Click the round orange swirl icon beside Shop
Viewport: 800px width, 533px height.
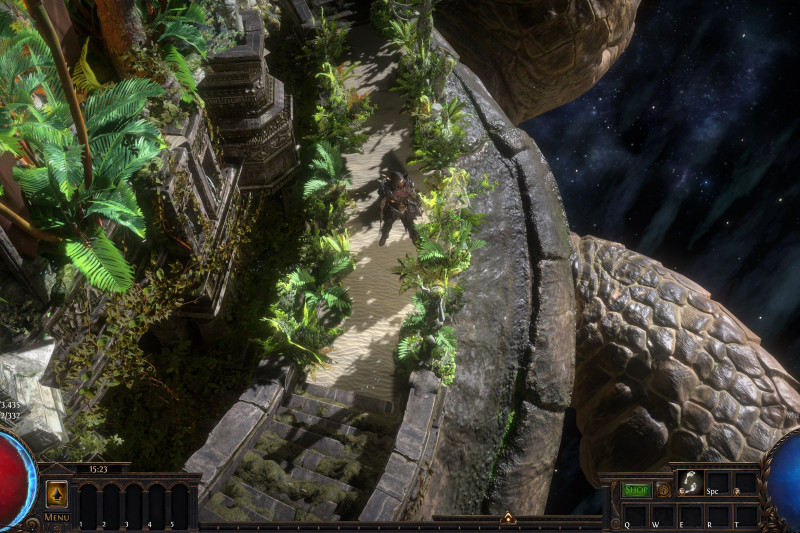[x=663, y=490]
